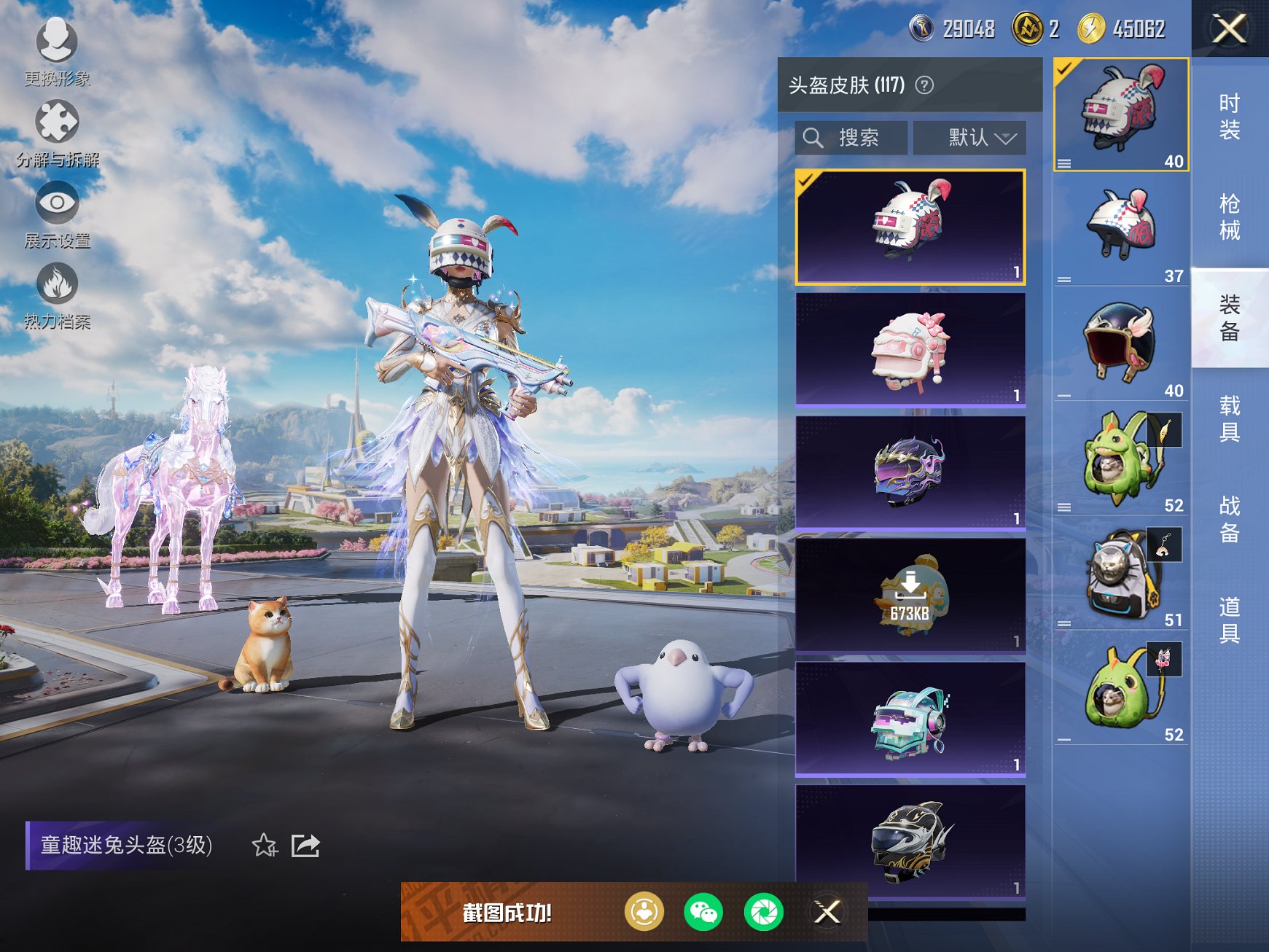This screenshot has width=1269, height=952.
Task: Open the helmet count (117) help tooltip
Action: tap(924, 84)
